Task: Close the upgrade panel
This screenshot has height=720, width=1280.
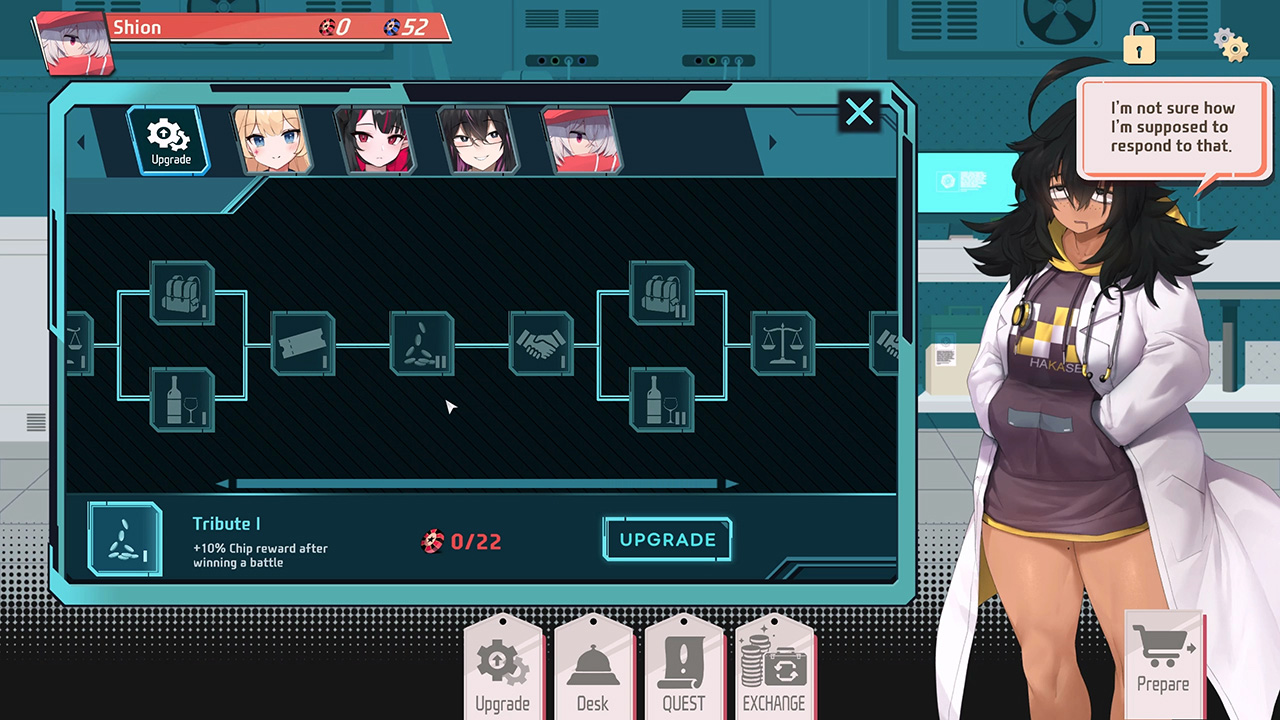Action: tap(859, 112)
